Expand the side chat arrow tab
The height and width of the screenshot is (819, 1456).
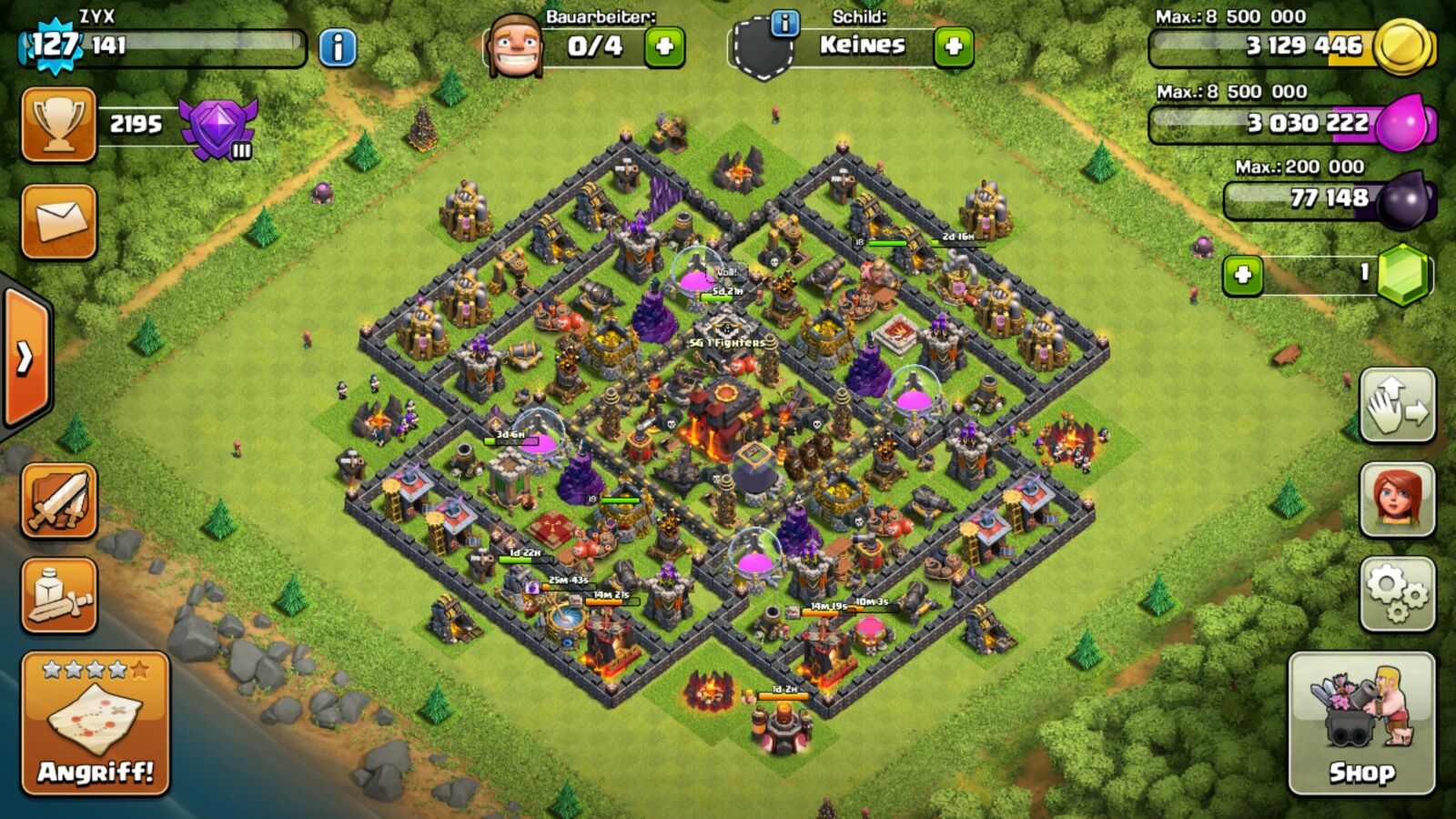point(25,359)
